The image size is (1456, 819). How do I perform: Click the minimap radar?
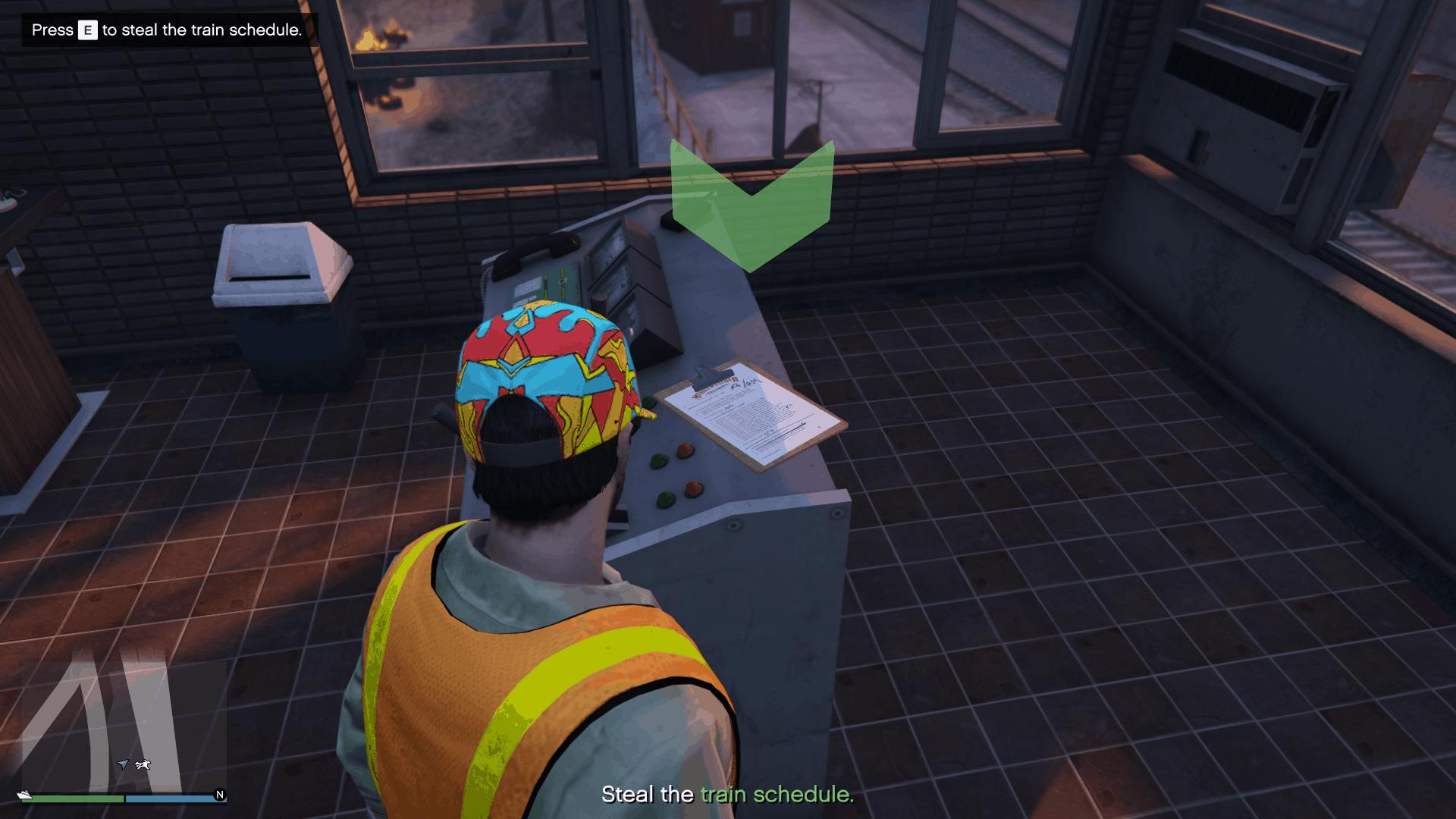coord(124,726)
